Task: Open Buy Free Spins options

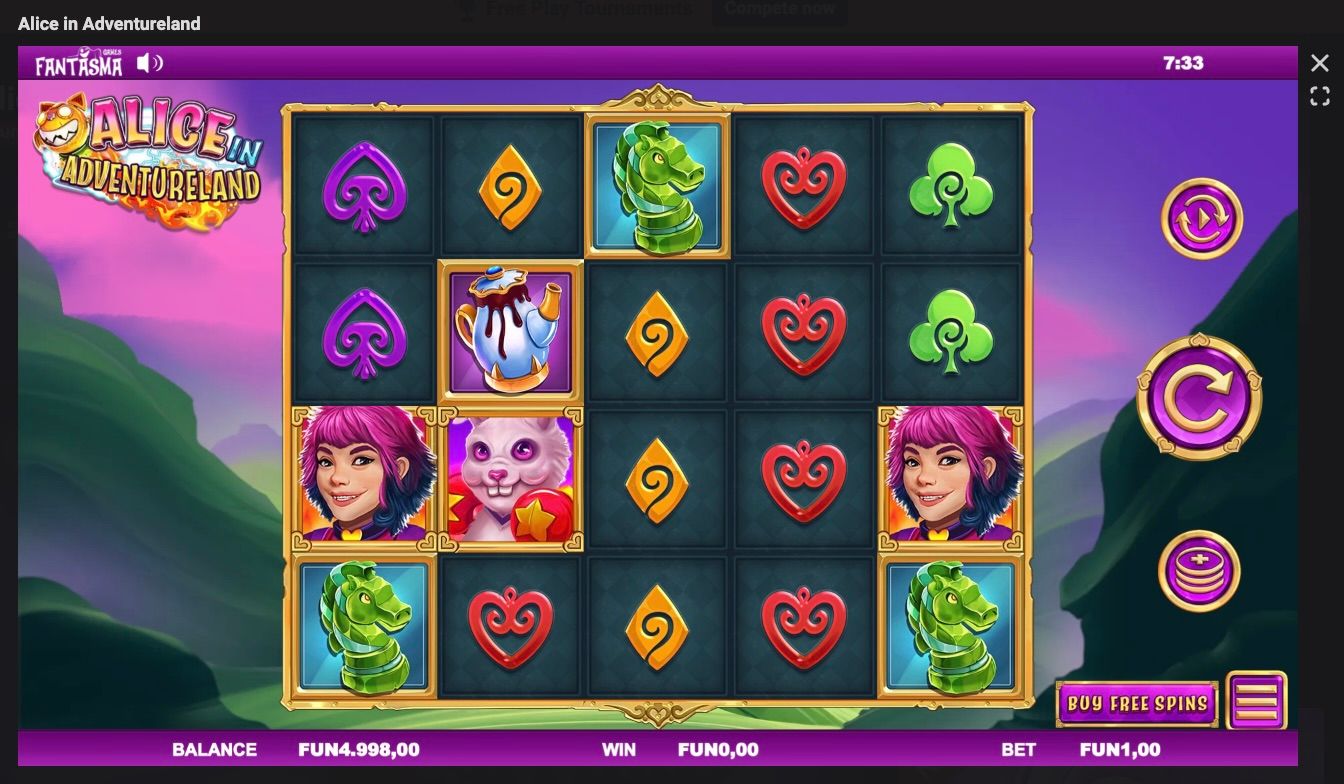Action: [x=1136, y=704]
